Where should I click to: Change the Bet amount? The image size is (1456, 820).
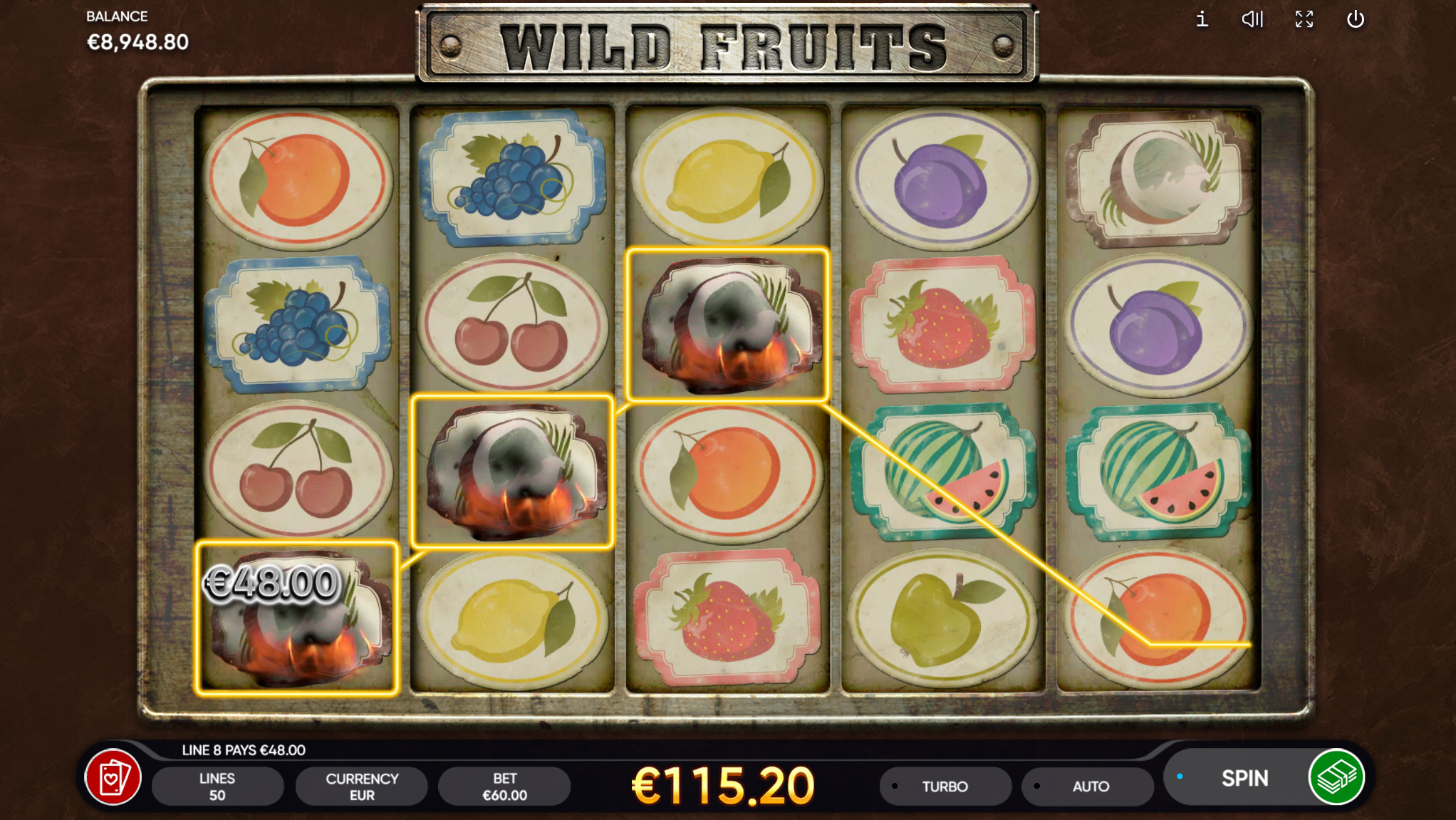[504, 787]
